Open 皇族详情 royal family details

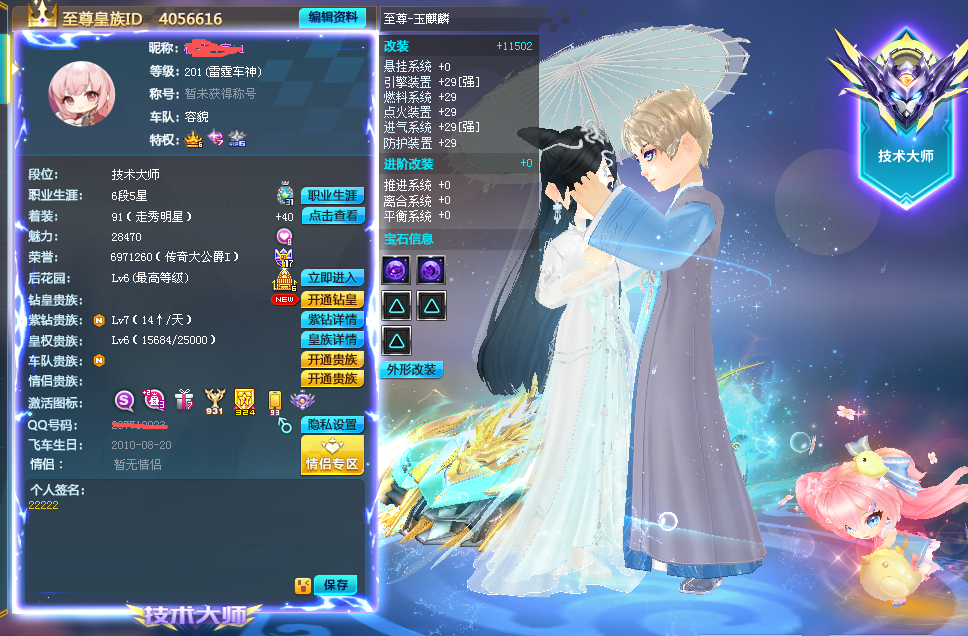(332, 340)
